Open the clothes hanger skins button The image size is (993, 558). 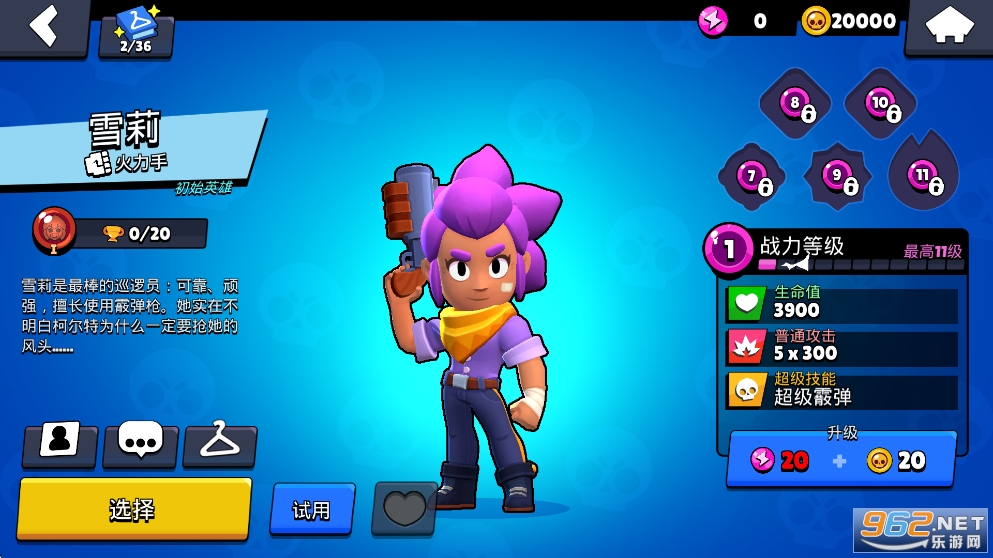[219, 444]
